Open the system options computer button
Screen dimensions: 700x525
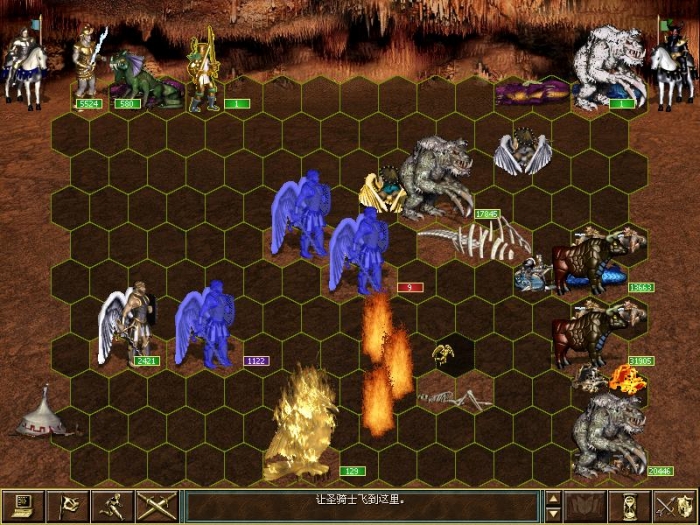(x=22, y=506)
